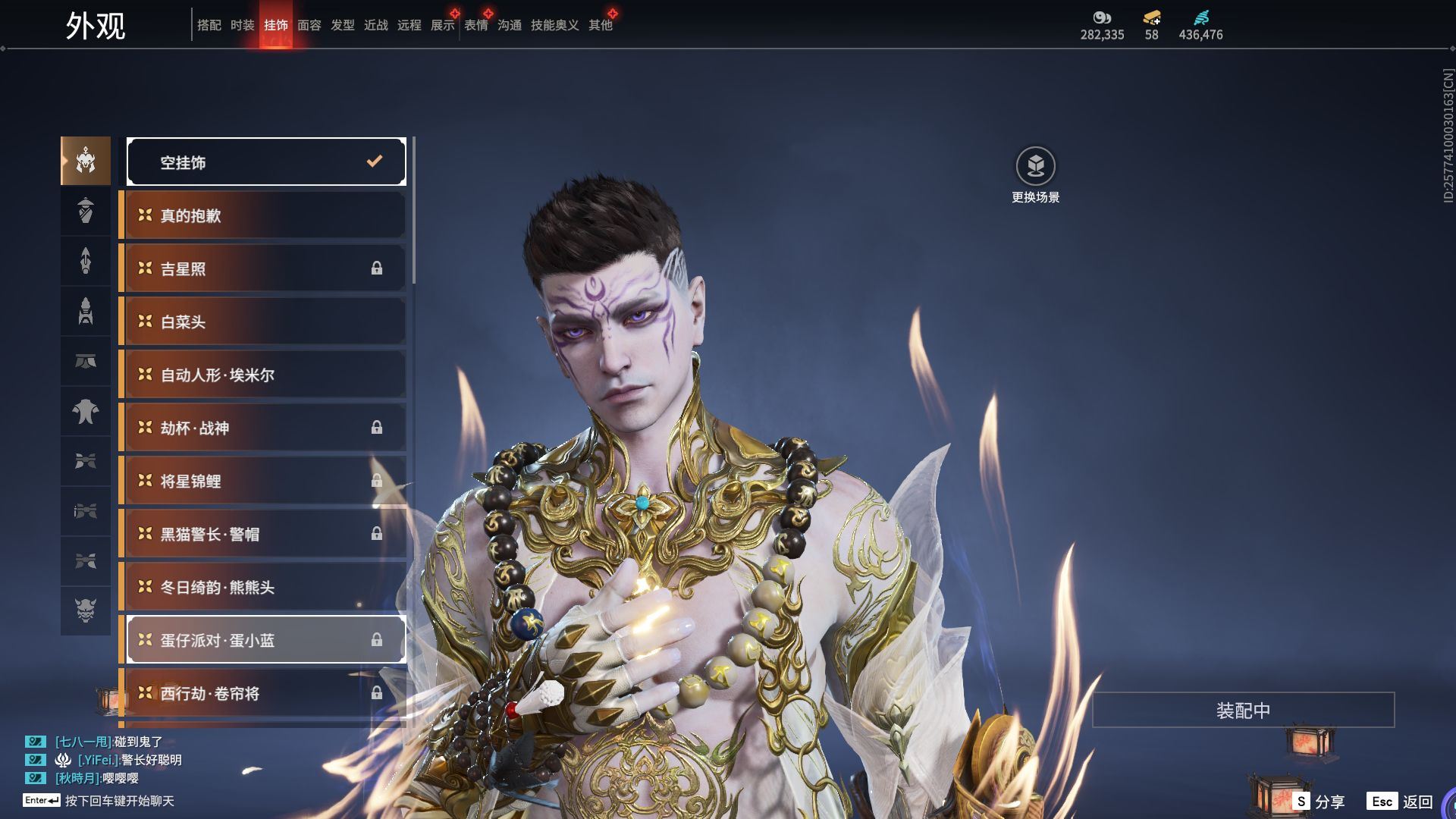Choose the 空挂饰 empty accessory entry
Screen dimensions: 1456x819
click(x=265, y=162)
